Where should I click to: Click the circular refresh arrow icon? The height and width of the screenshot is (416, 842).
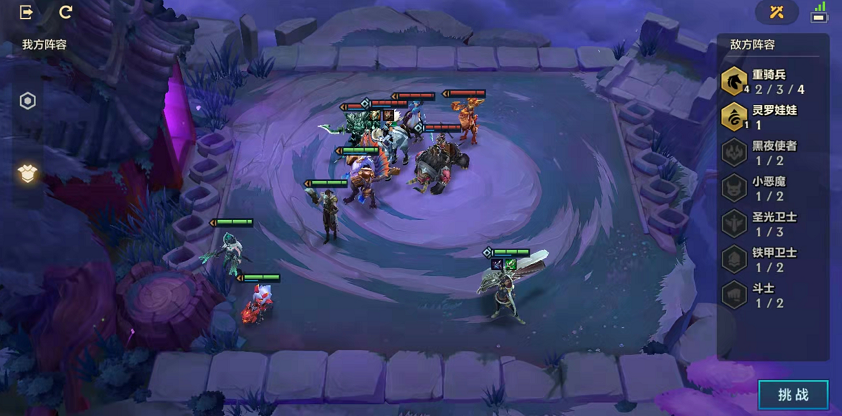click(x=66, y=12)
